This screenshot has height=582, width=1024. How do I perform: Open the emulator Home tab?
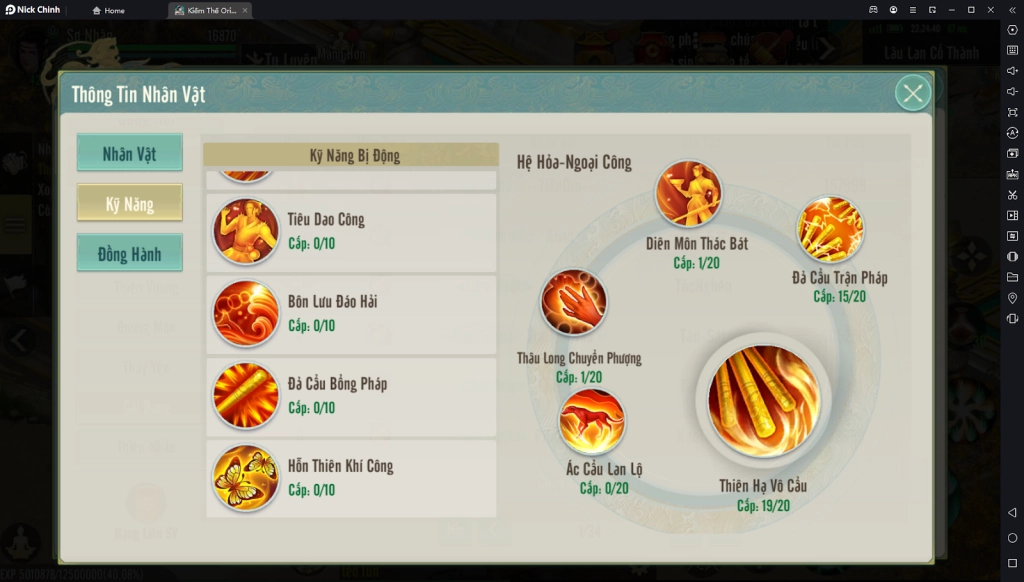[109, 10]
